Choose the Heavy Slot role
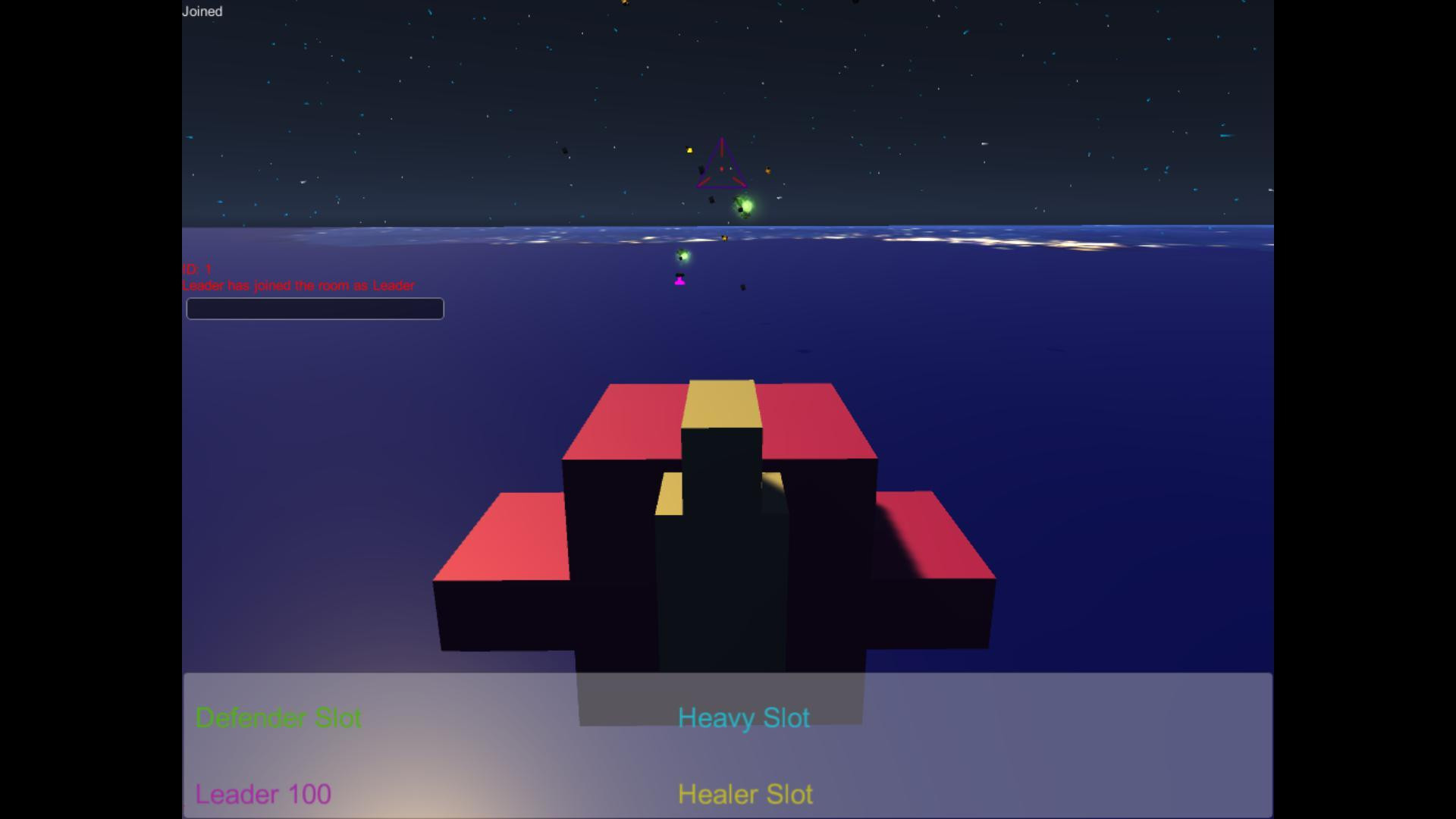The width and height of the screenshot is (1456, 819). [743, 717]
